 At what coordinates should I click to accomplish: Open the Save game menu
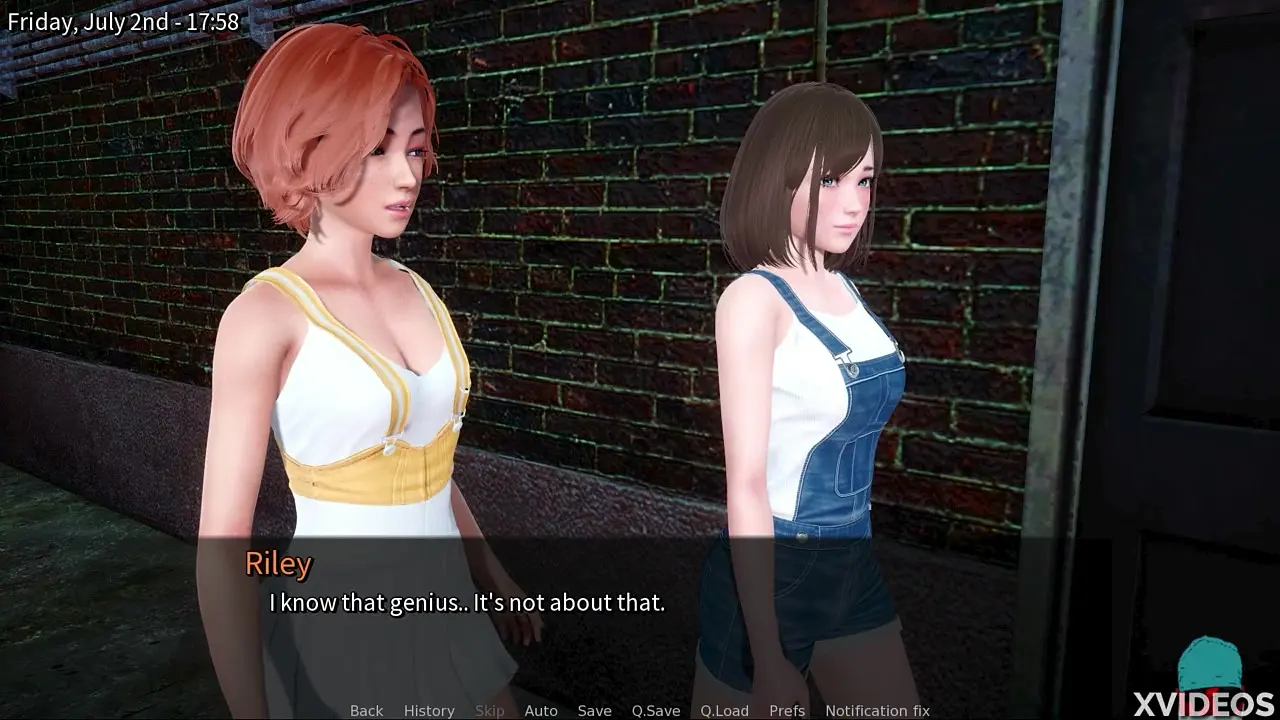(x=594, y=710)
